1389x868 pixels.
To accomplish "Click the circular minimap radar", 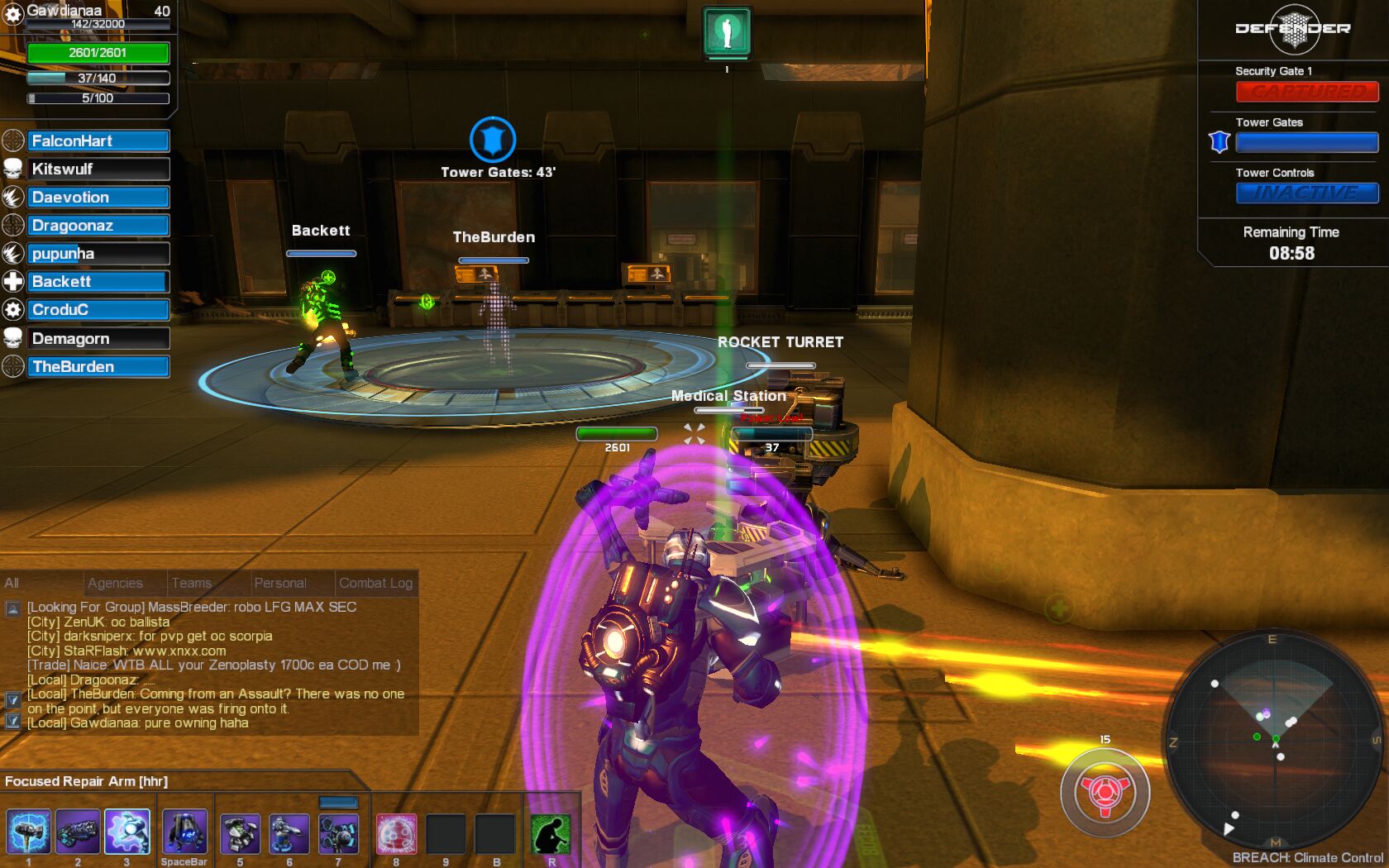I will [x=1273, y=738].
